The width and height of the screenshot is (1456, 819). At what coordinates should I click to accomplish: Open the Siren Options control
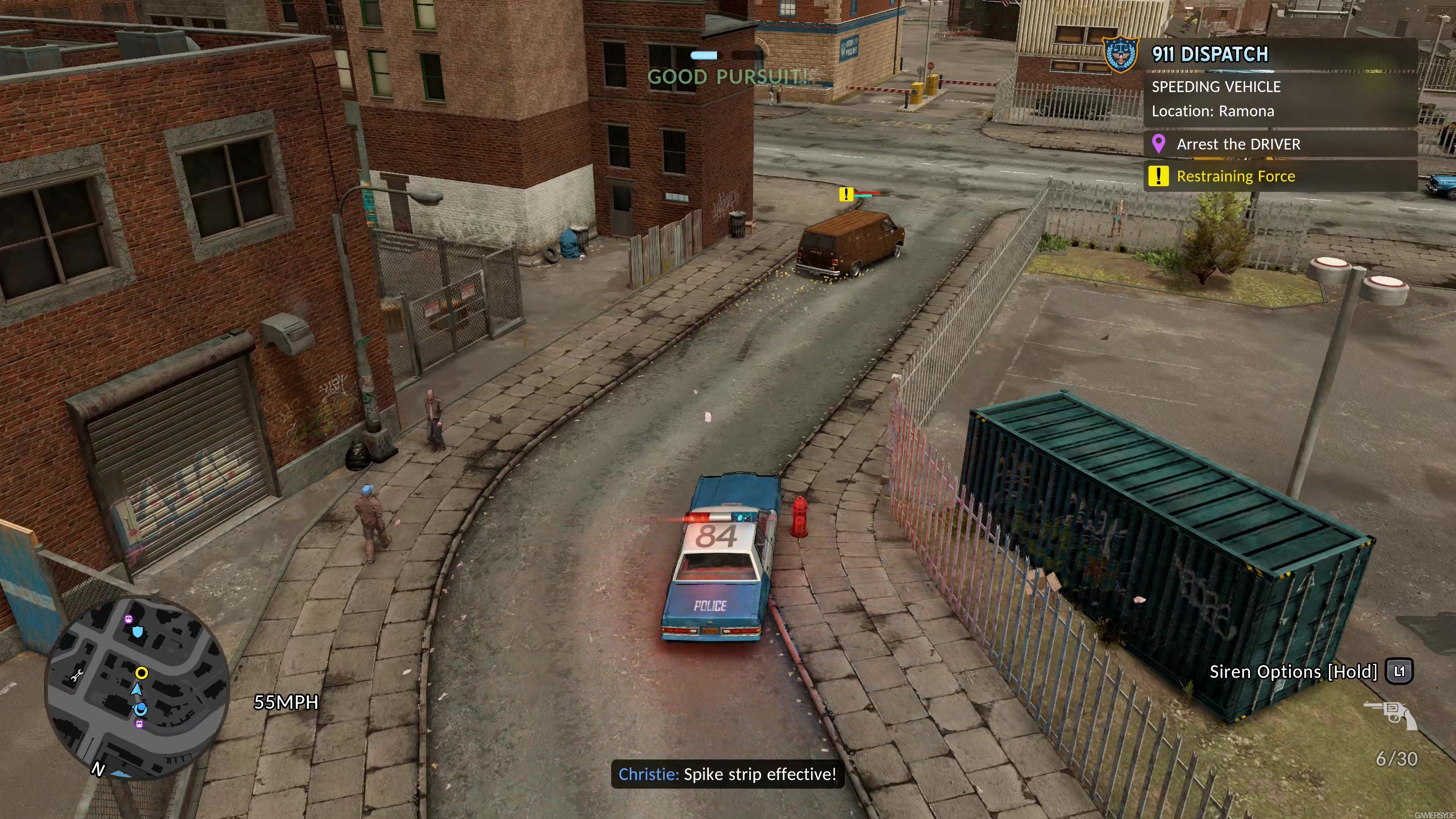tap(1294, 672)
